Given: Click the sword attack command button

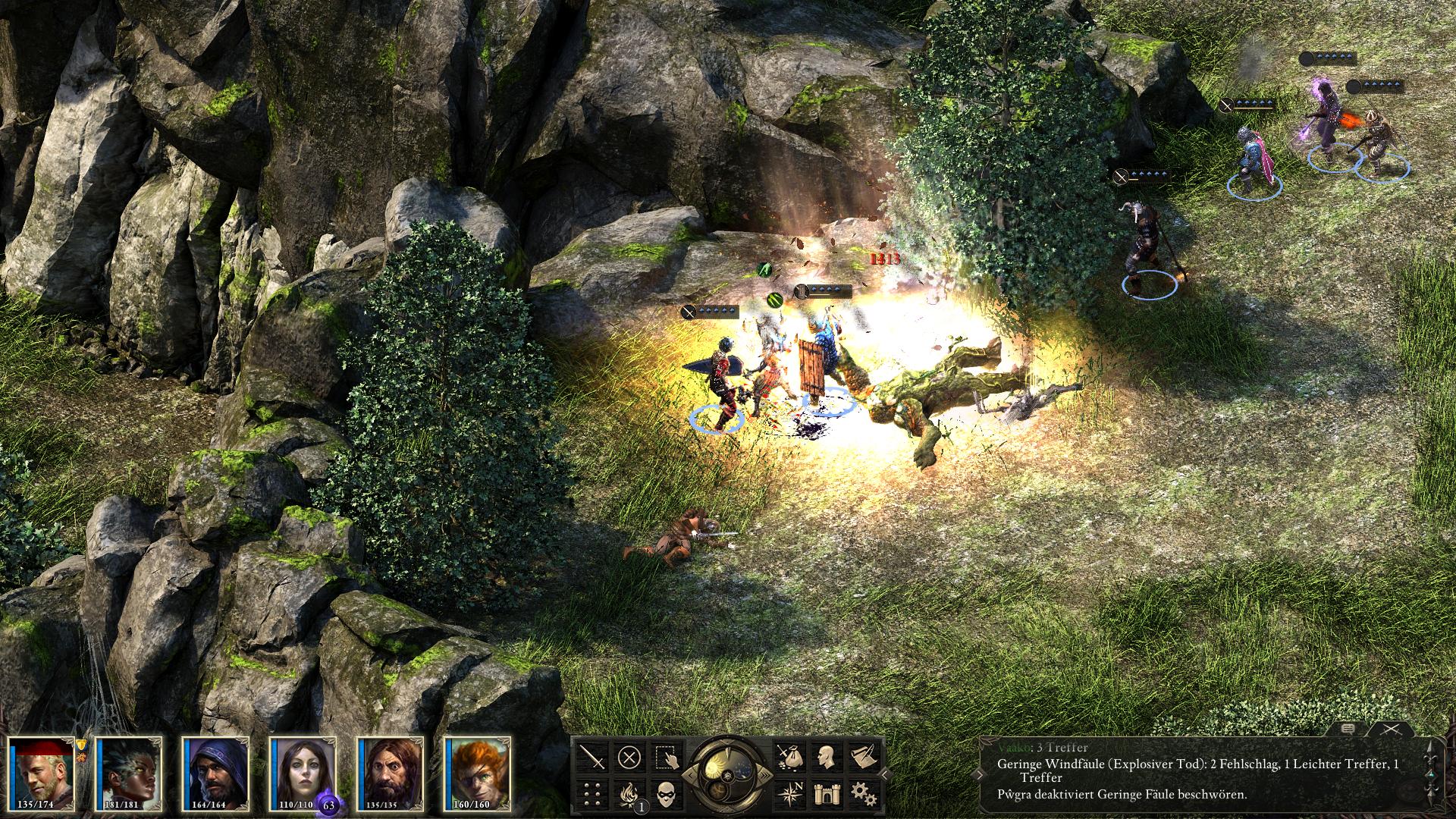Looking at the screenshot, I should pyautogui.click(x=593, y=758).
